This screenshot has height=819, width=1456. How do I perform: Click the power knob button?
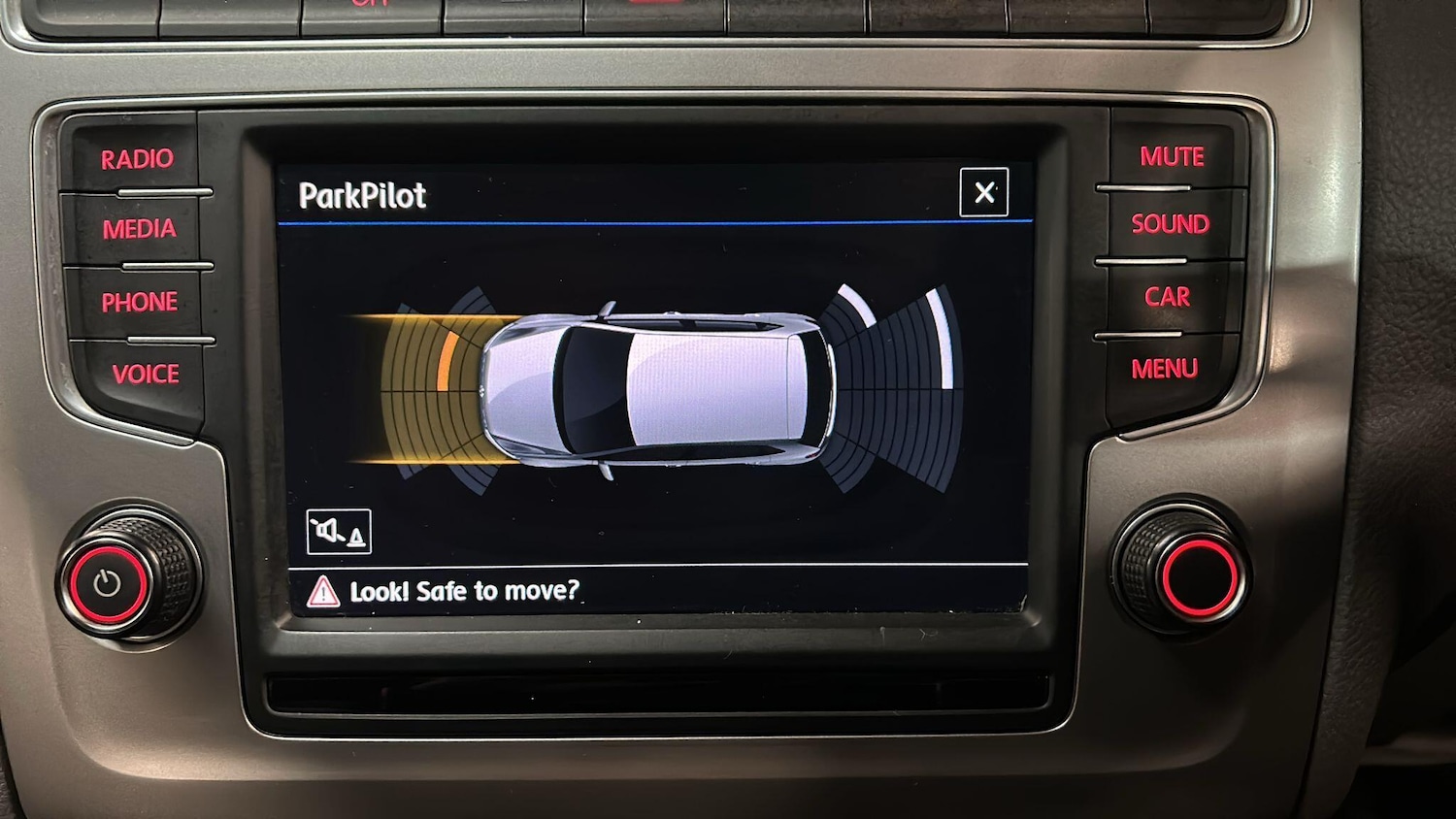click(x=108, y=583)
